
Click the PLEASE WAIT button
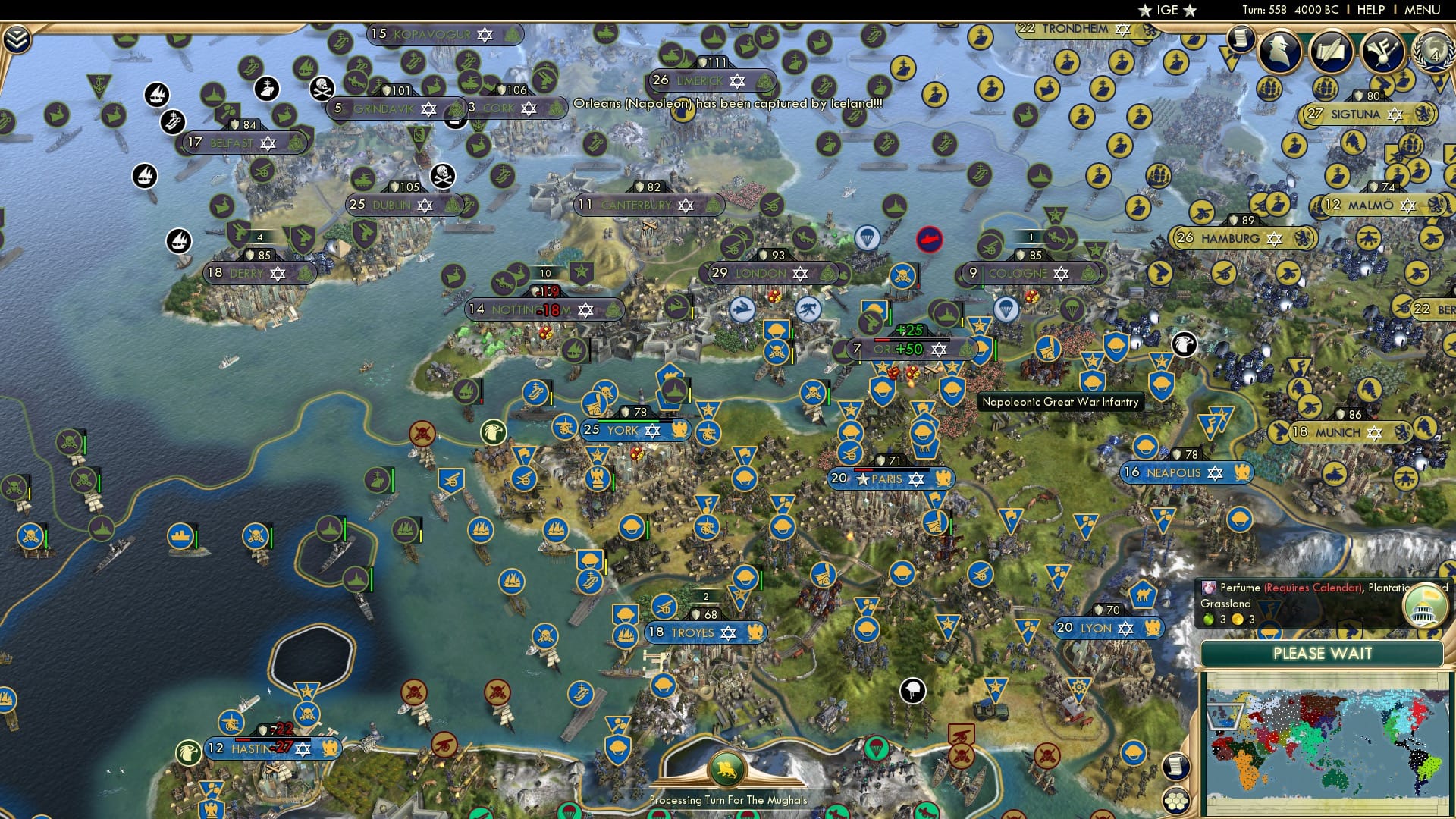click(1324, 653)
